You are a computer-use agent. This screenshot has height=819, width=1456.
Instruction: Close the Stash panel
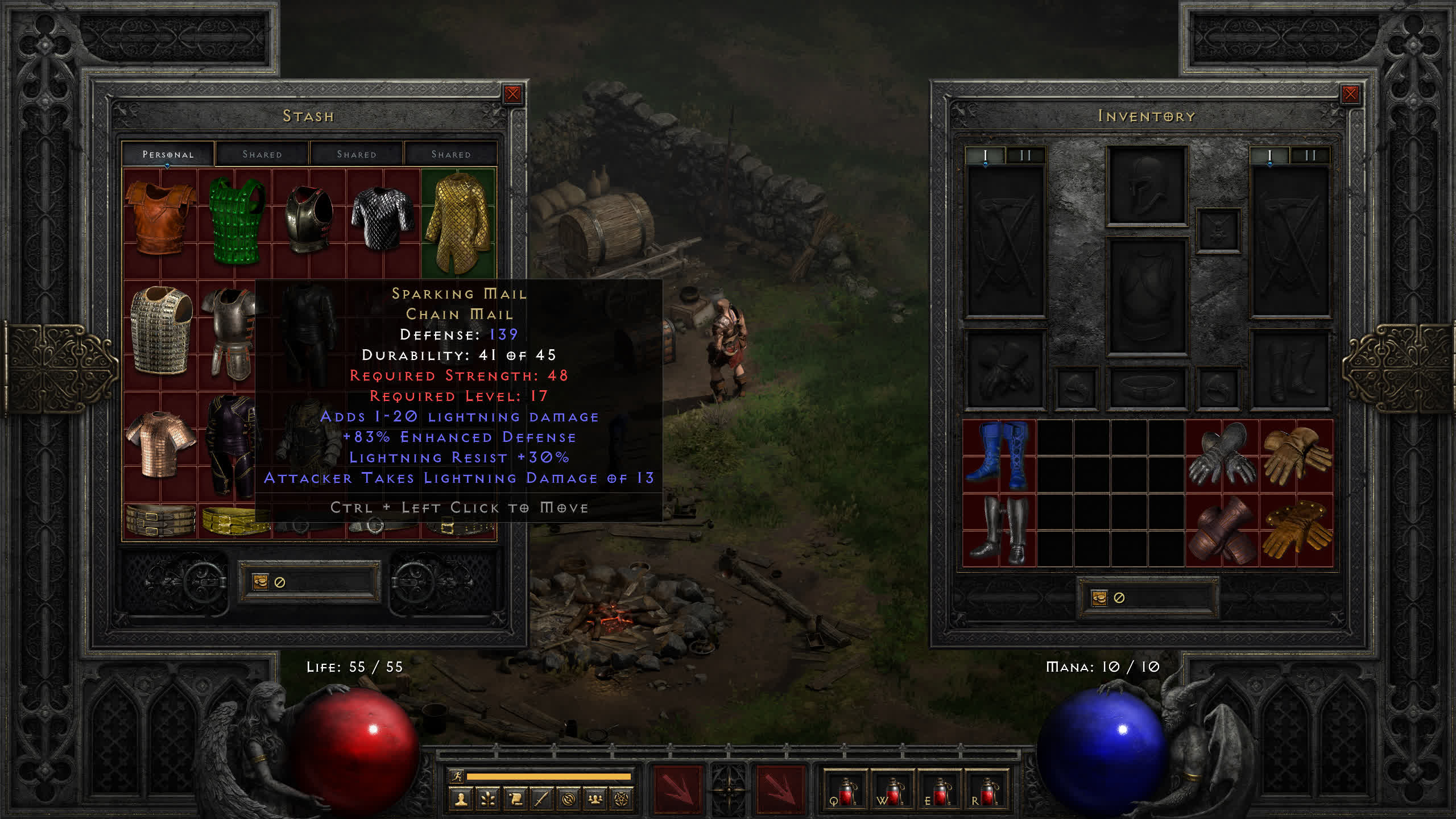(x=512, y=94)
